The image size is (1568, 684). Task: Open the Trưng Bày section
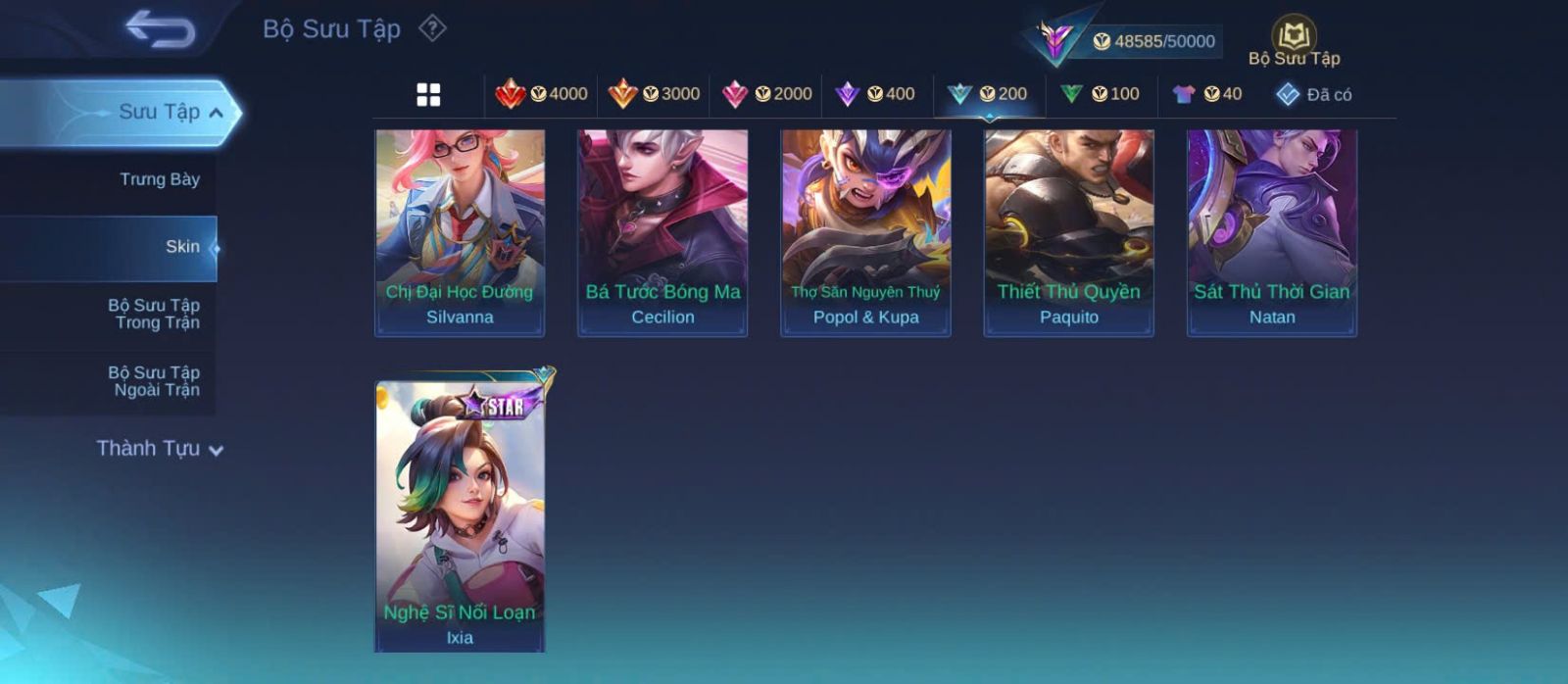pos(159,179)
